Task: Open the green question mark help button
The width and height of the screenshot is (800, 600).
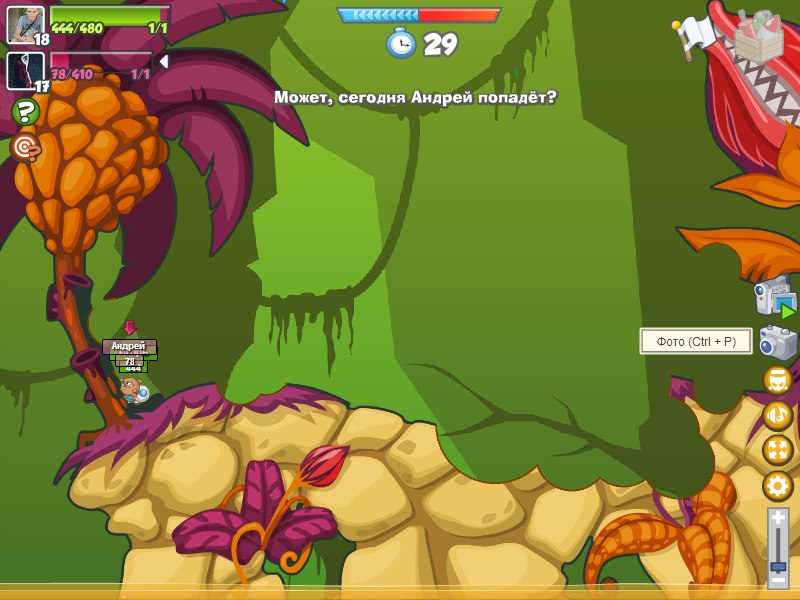Action: [25, 111]
